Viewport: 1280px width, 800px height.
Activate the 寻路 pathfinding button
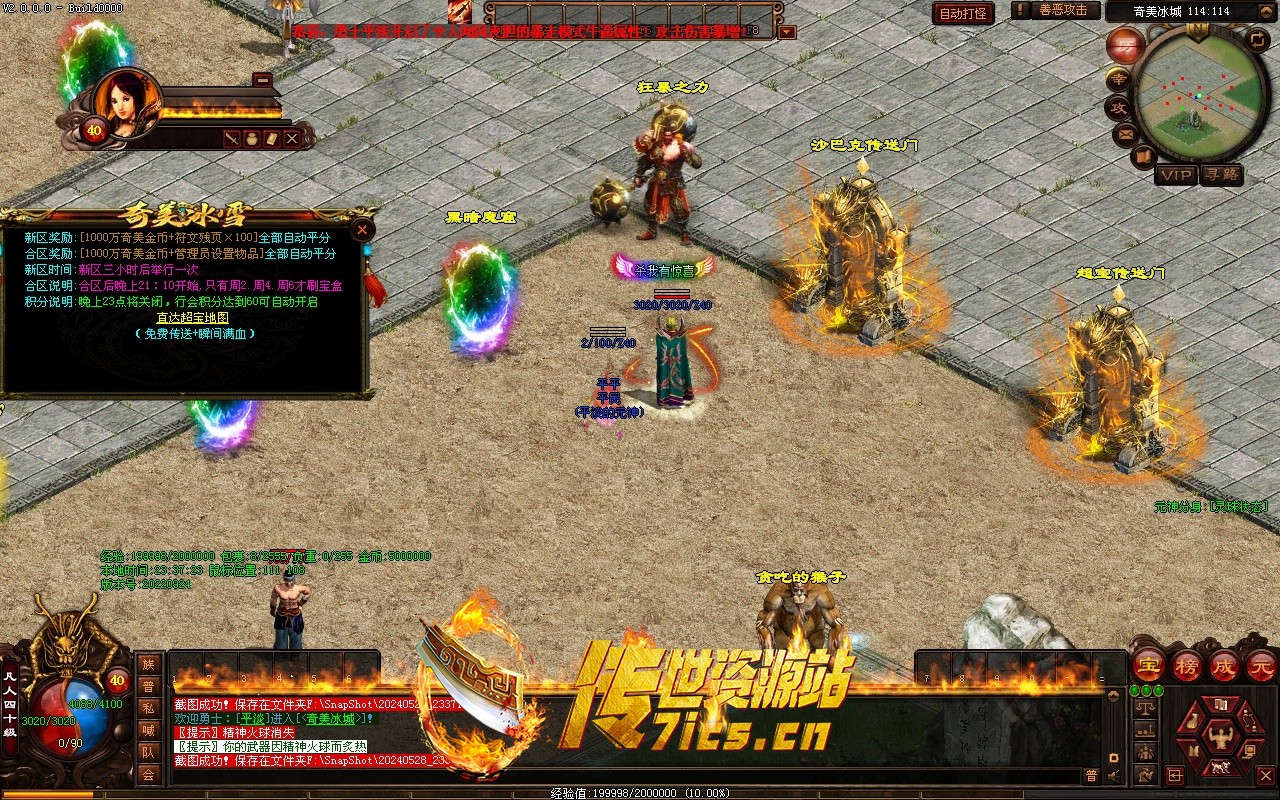[1221, 175]
